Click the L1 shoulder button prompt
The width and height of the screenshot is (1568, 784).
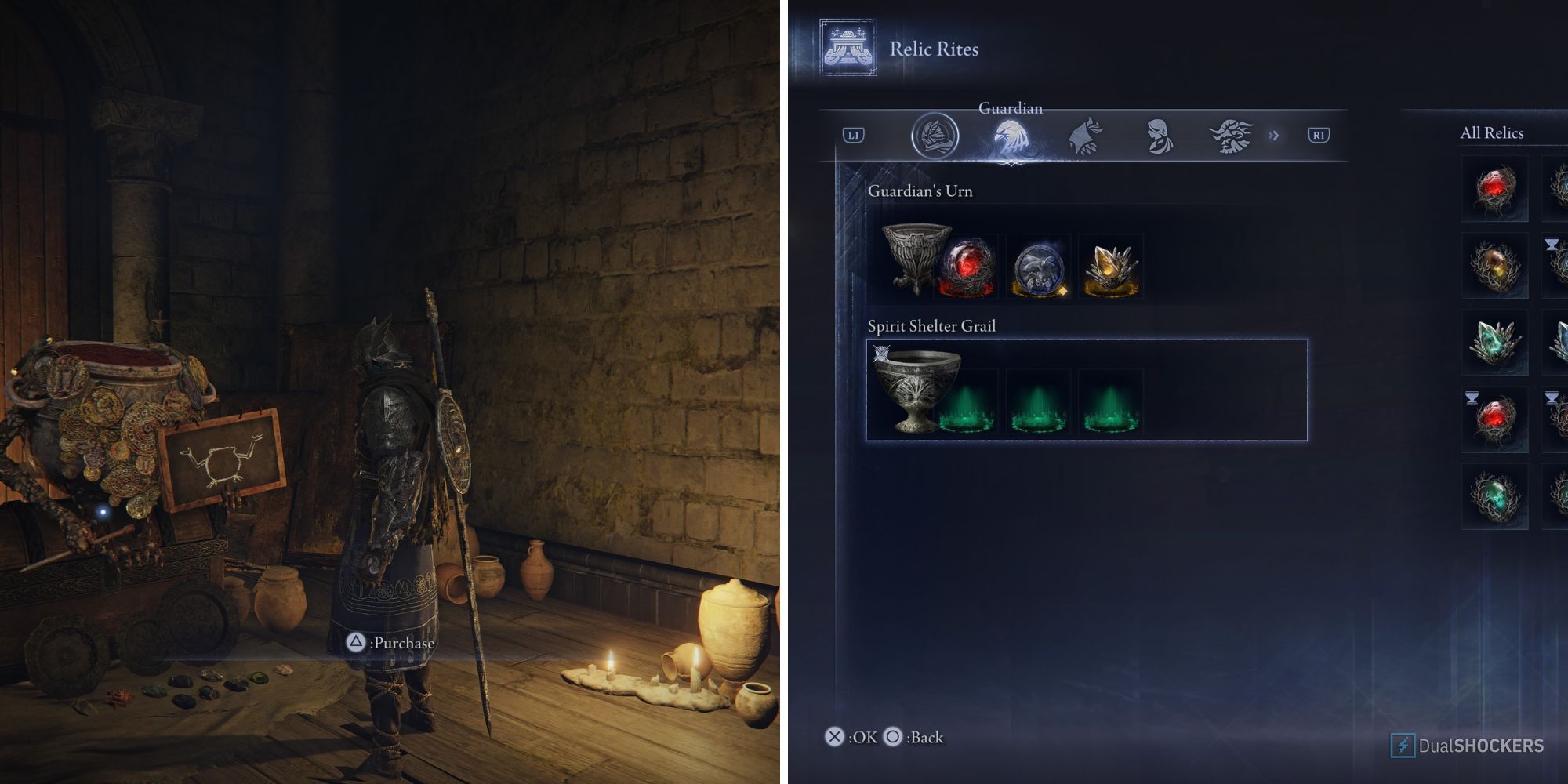click(855, 133)
